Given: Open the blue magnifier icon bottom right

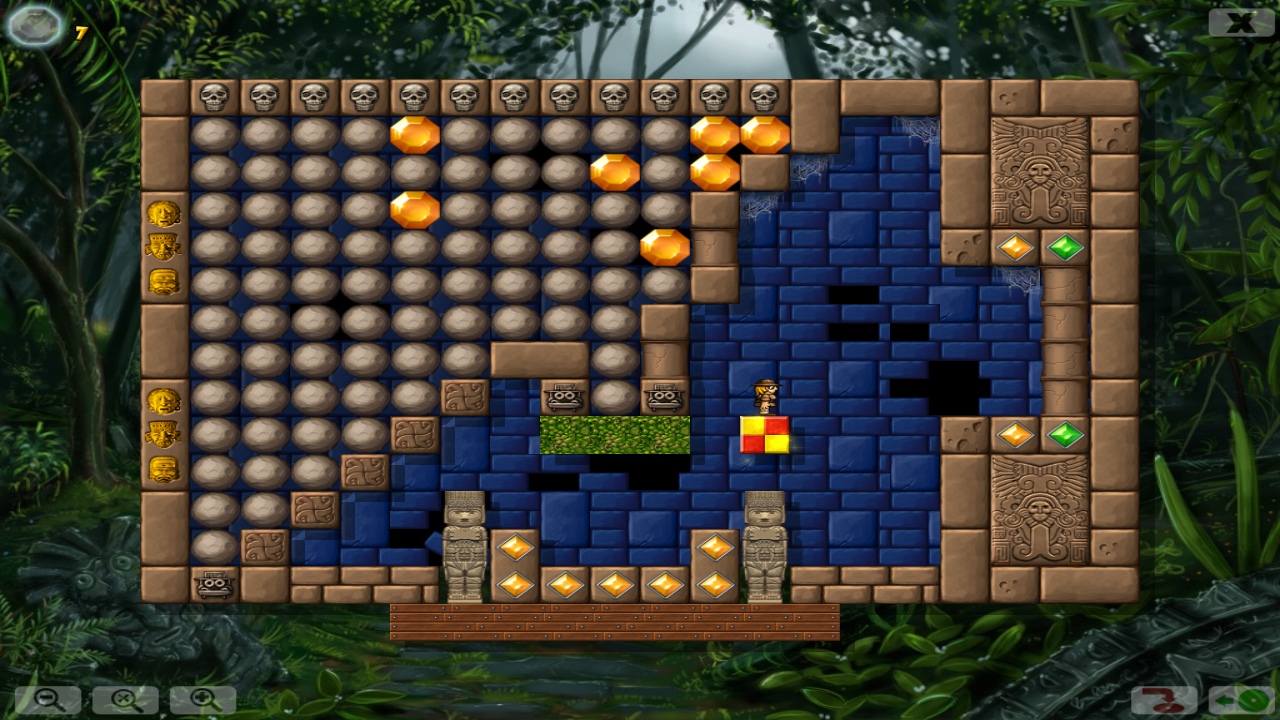Looking at the screenshot, I should (x=1240, y=701).
